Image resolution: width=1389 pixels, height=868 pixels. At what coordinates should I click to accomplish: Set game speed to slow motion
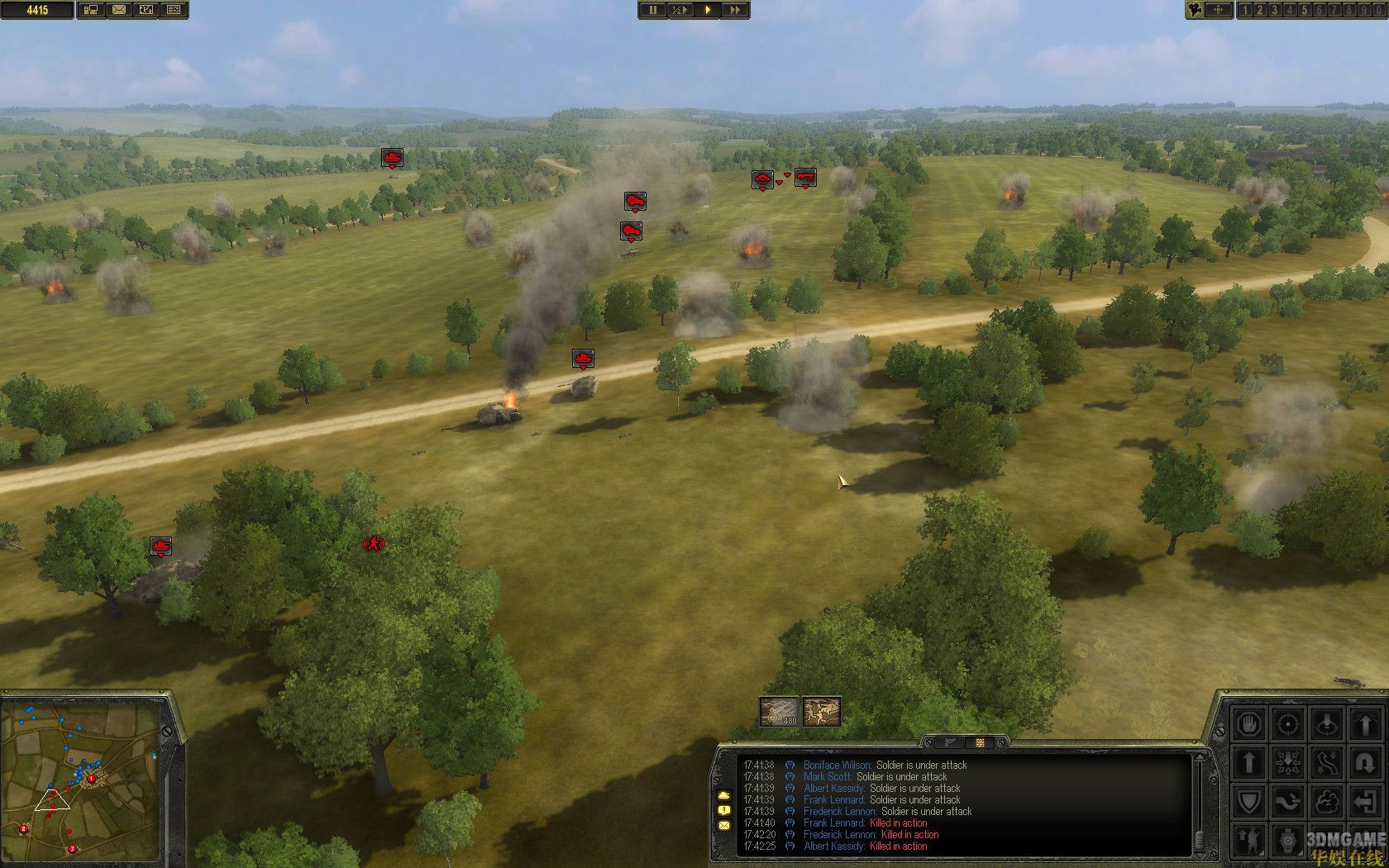pos(679,10)
